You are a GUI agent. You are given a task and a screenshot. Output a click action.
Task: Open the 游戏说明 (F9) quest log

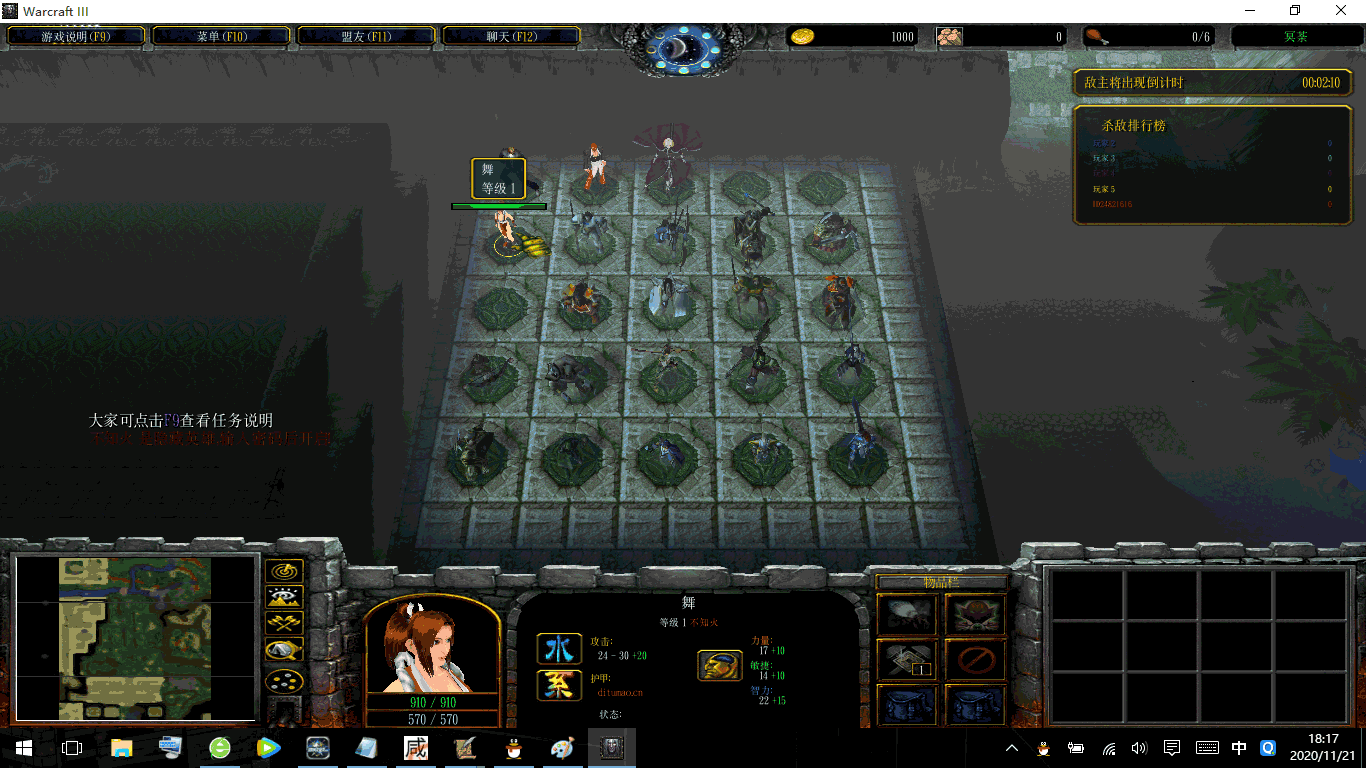click(76, 36)
